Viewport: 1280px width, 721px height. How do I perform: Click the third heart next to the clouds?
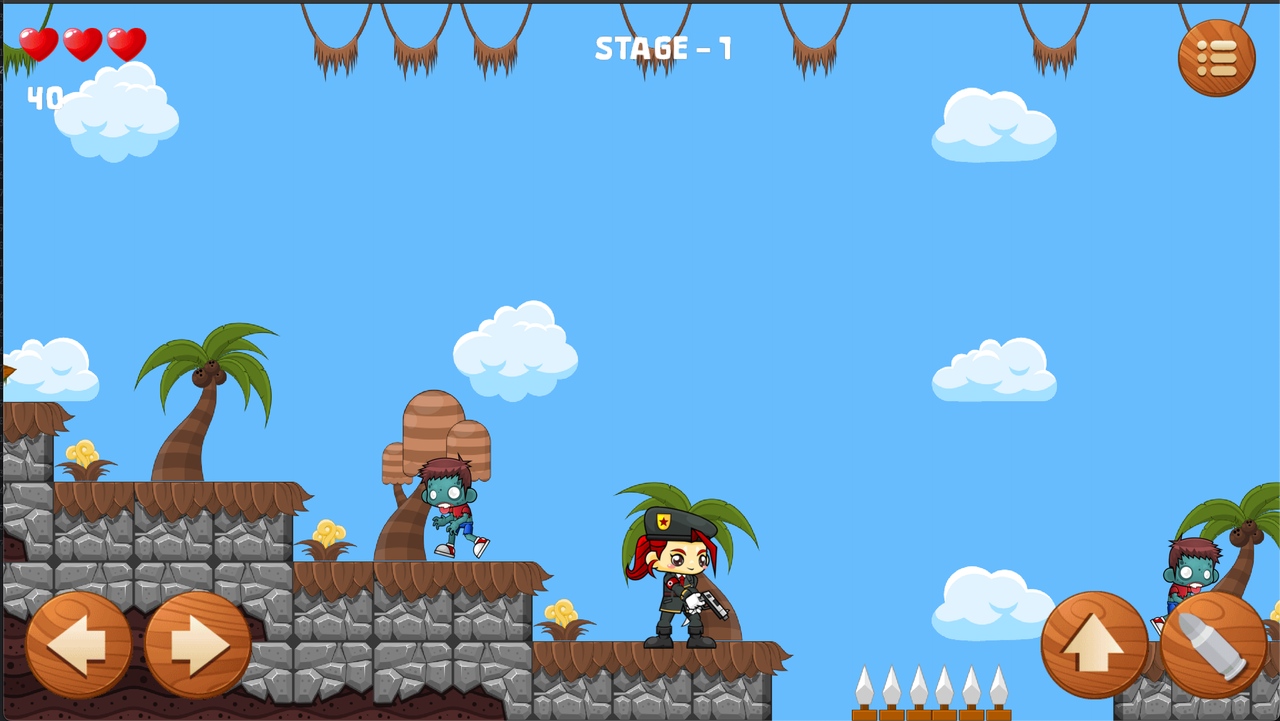(x=125, y=46)
